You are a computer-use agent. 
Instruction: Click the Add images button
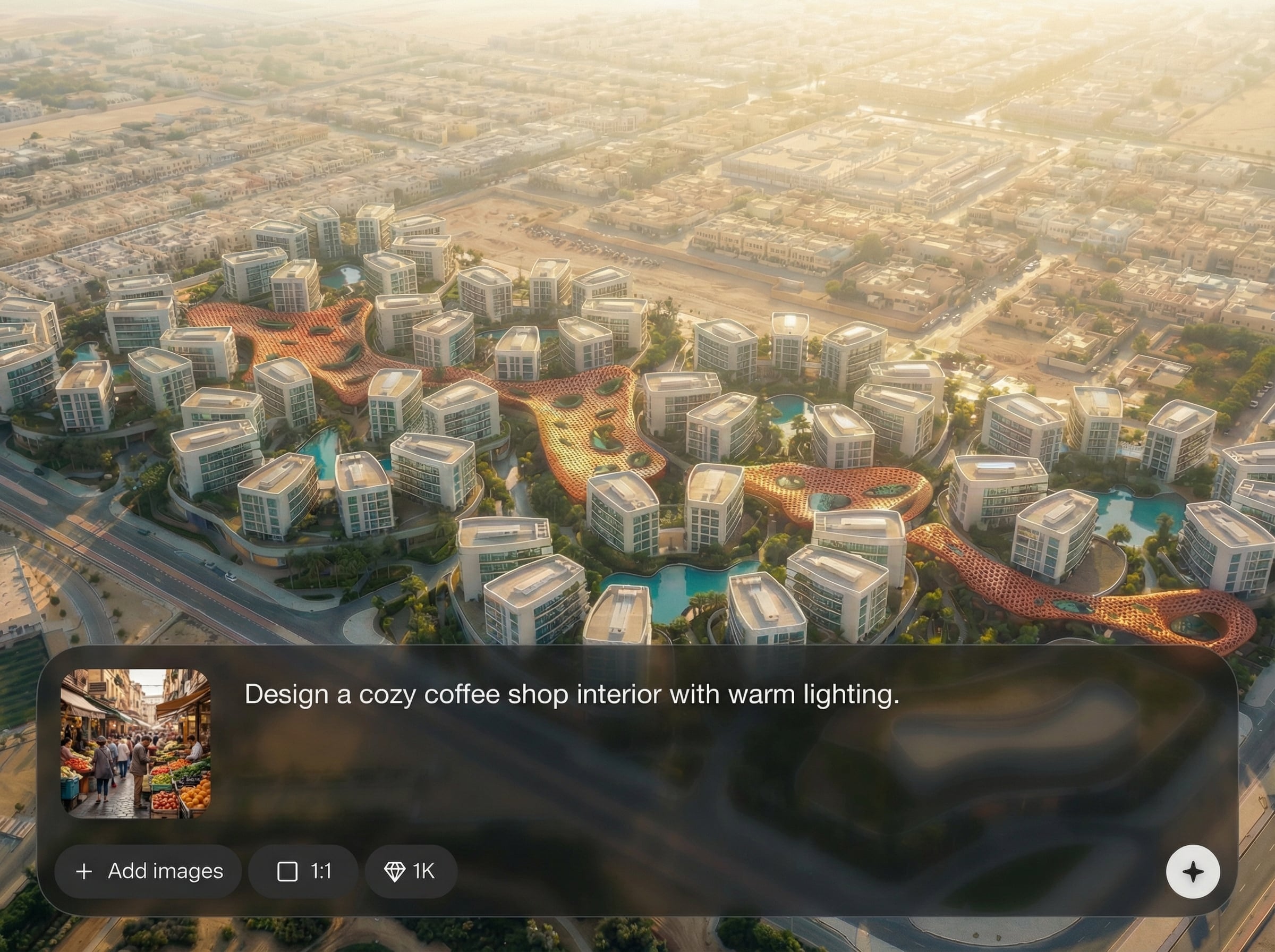149,871
